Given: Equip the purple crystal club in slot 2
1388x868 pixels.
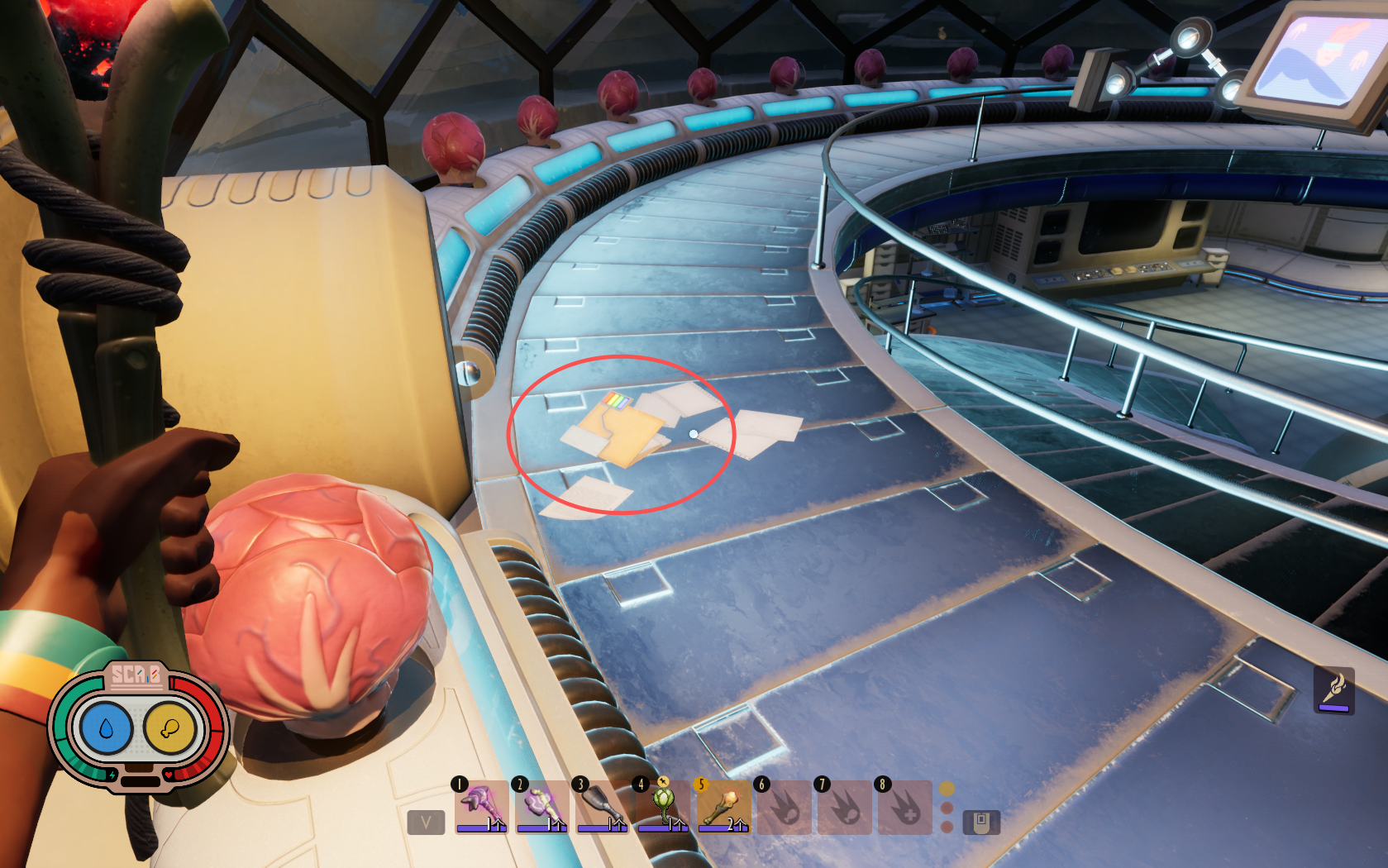Looking at the screenshot, I should coord(542,806).
